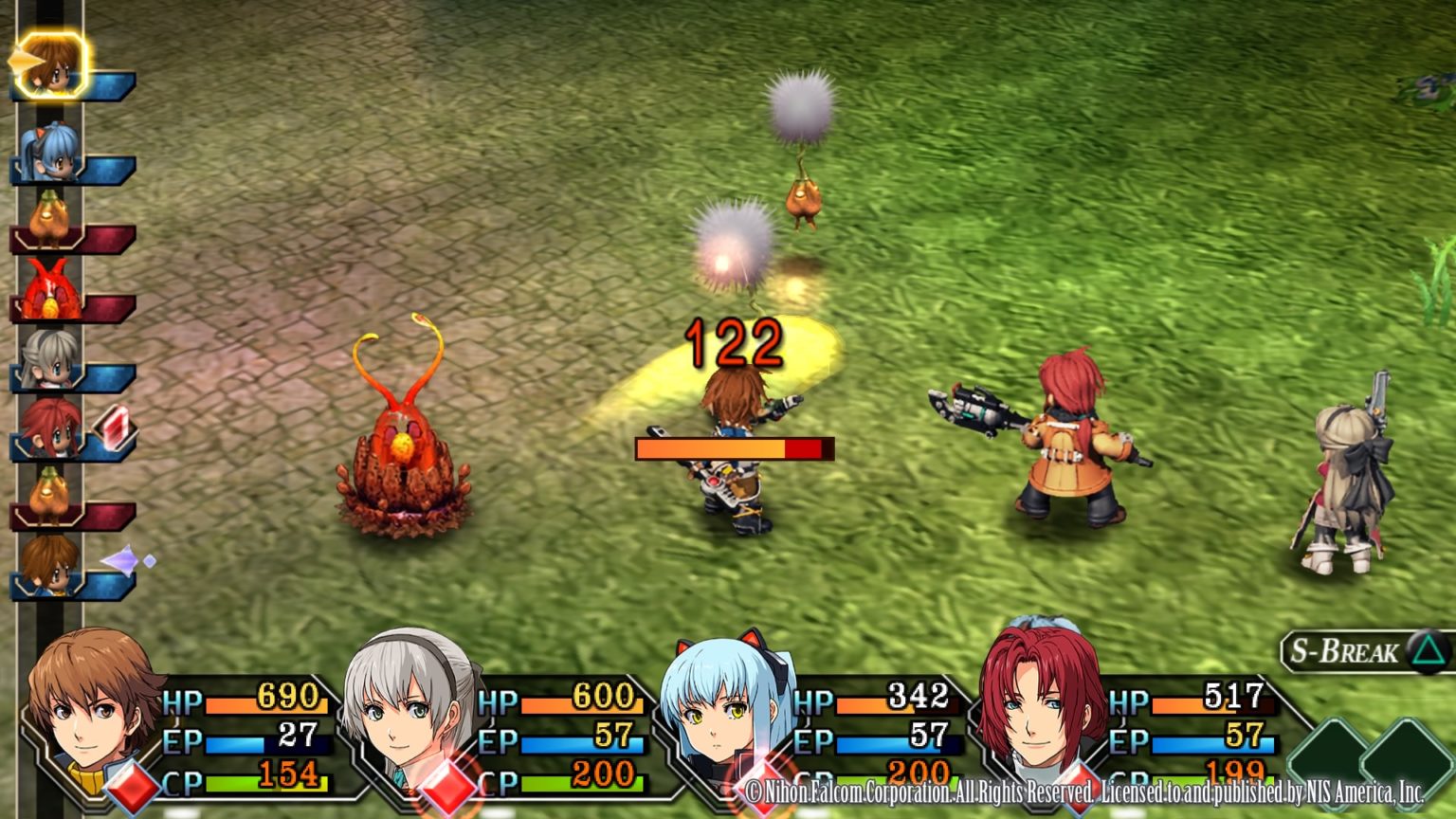Click the gold-framed active turn portrait

click(51, 64)
